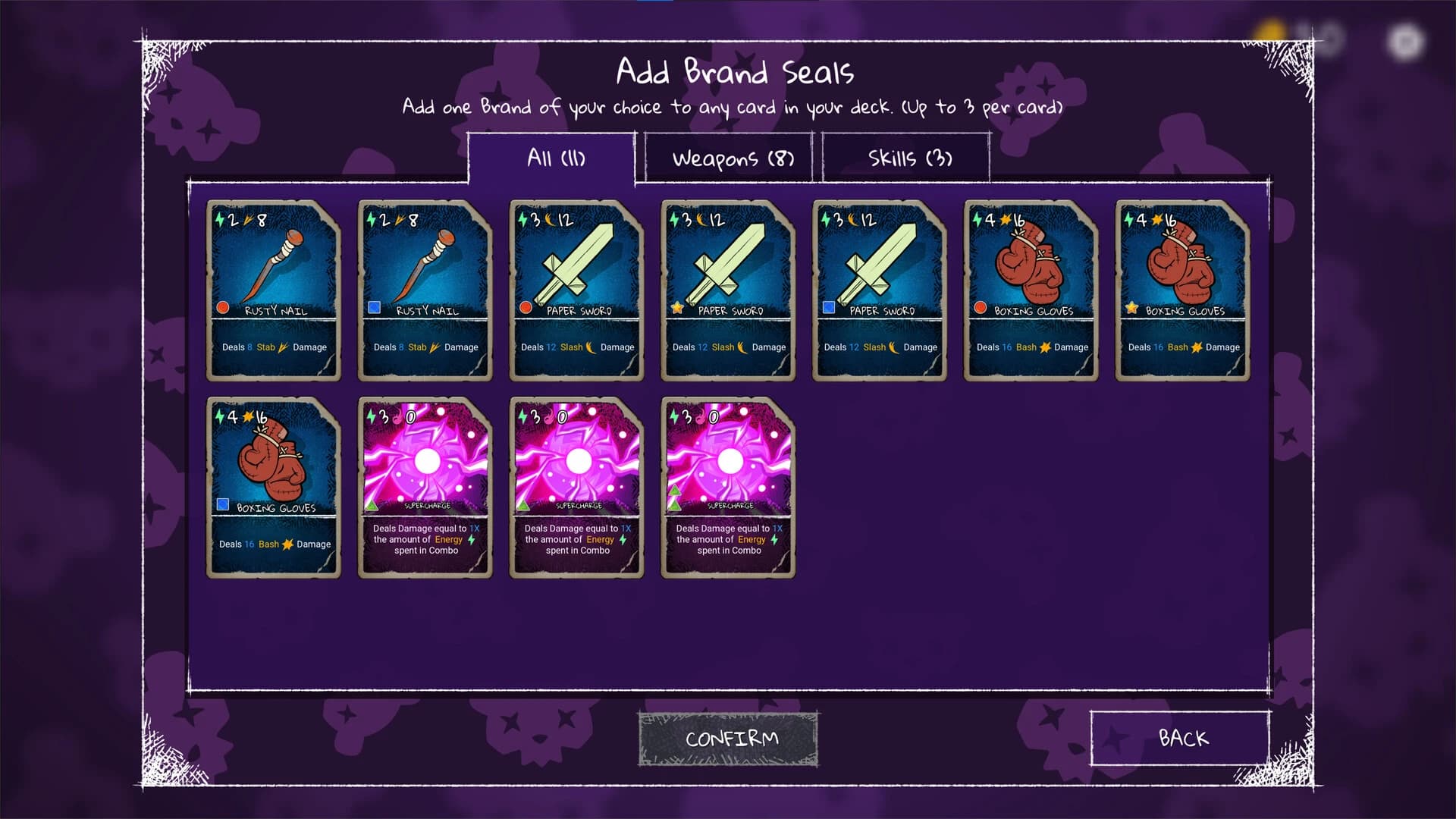Click the red circle brand on first Boxing Gloves card
This screenshot has width=1456, height=819.
(979, 309)
